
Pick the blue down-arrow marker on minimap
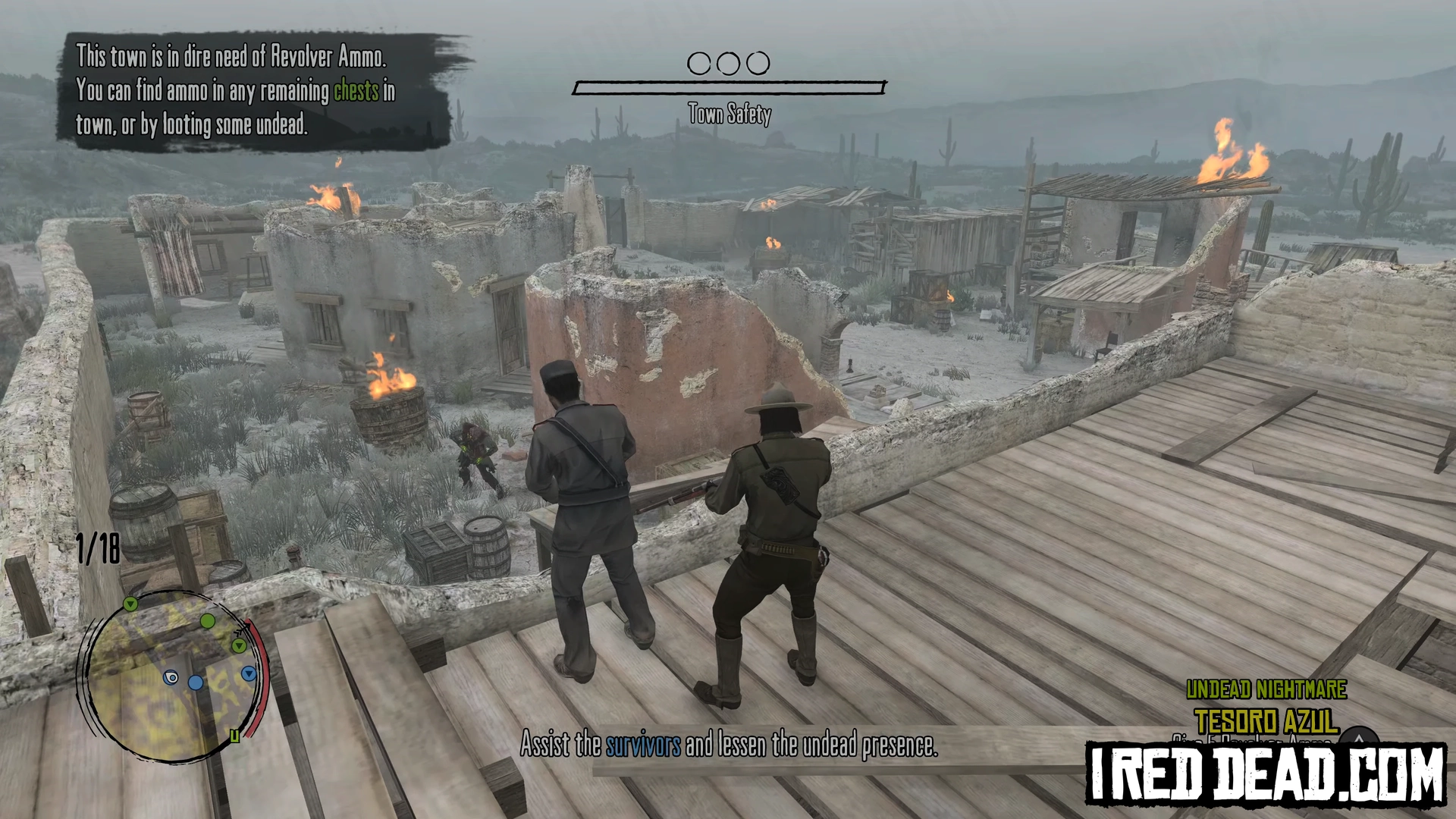[248, 673]
